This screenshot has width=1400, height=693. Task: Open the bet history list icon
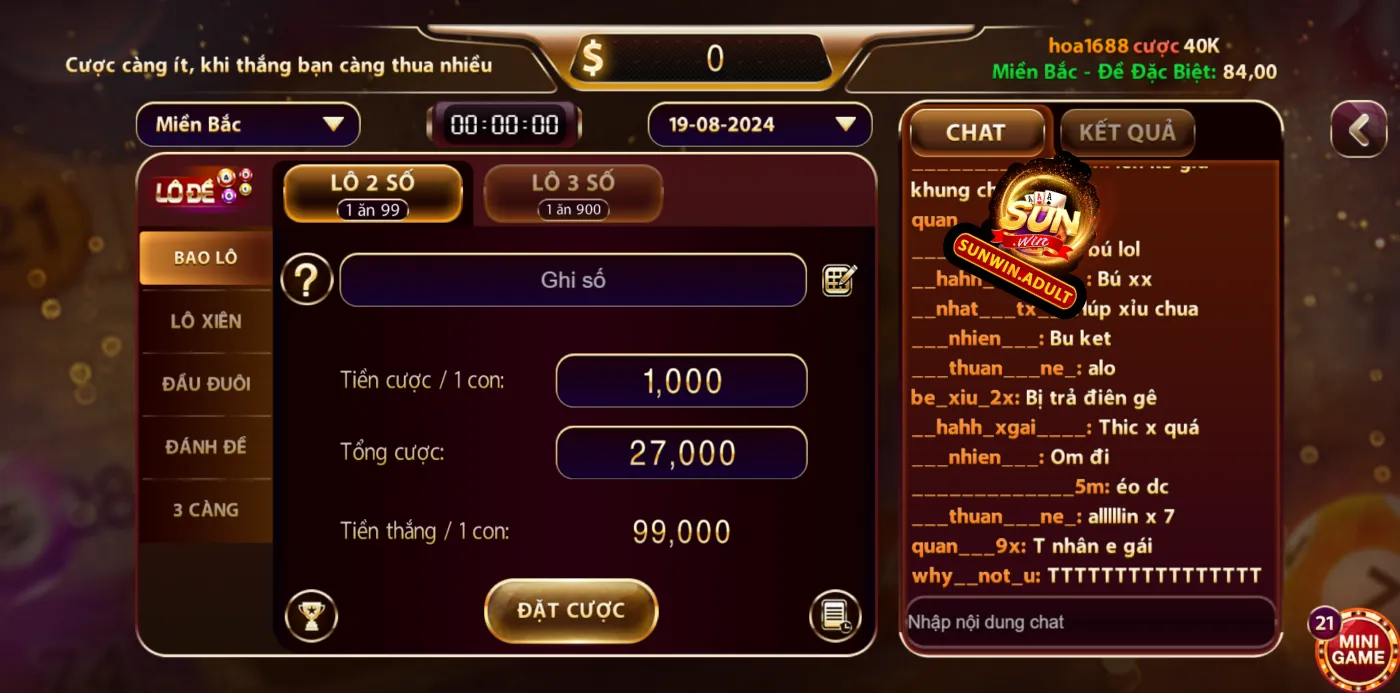835,616
